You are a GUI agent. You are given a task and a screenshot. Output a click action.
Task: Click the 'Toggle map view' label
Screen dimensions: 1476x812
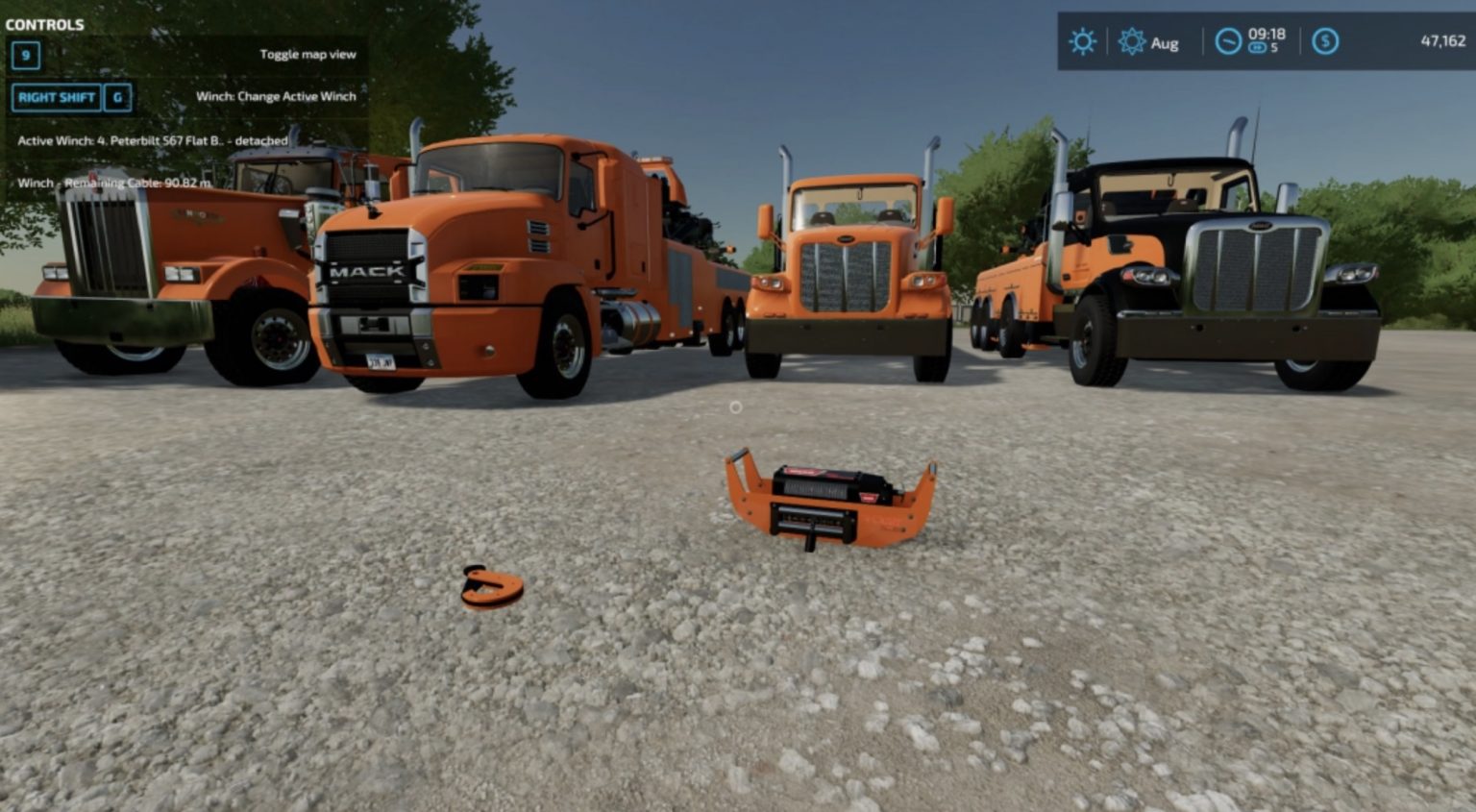coord(307,54)
